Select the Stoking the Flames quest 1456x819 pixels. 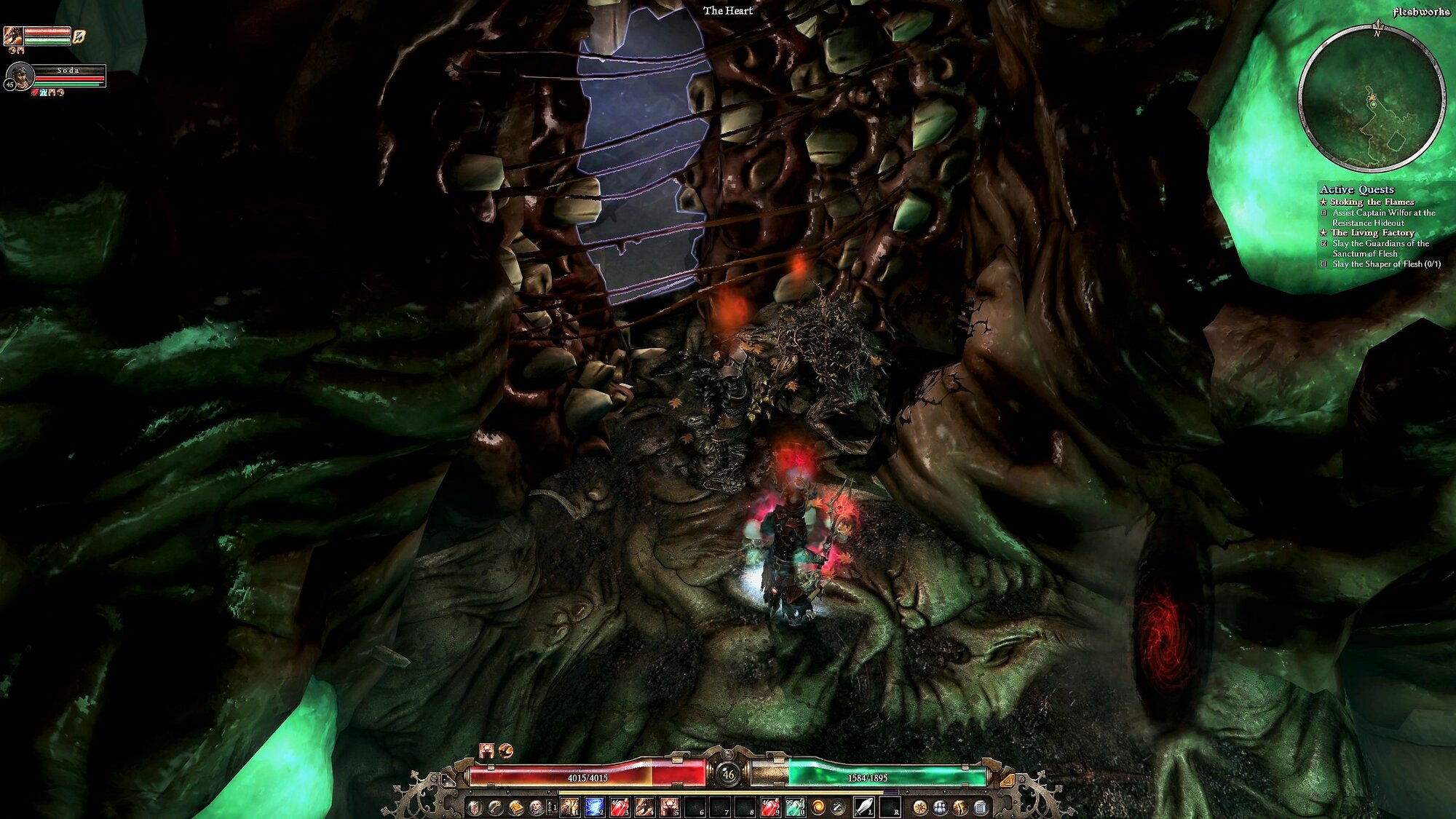point(1372,202)
